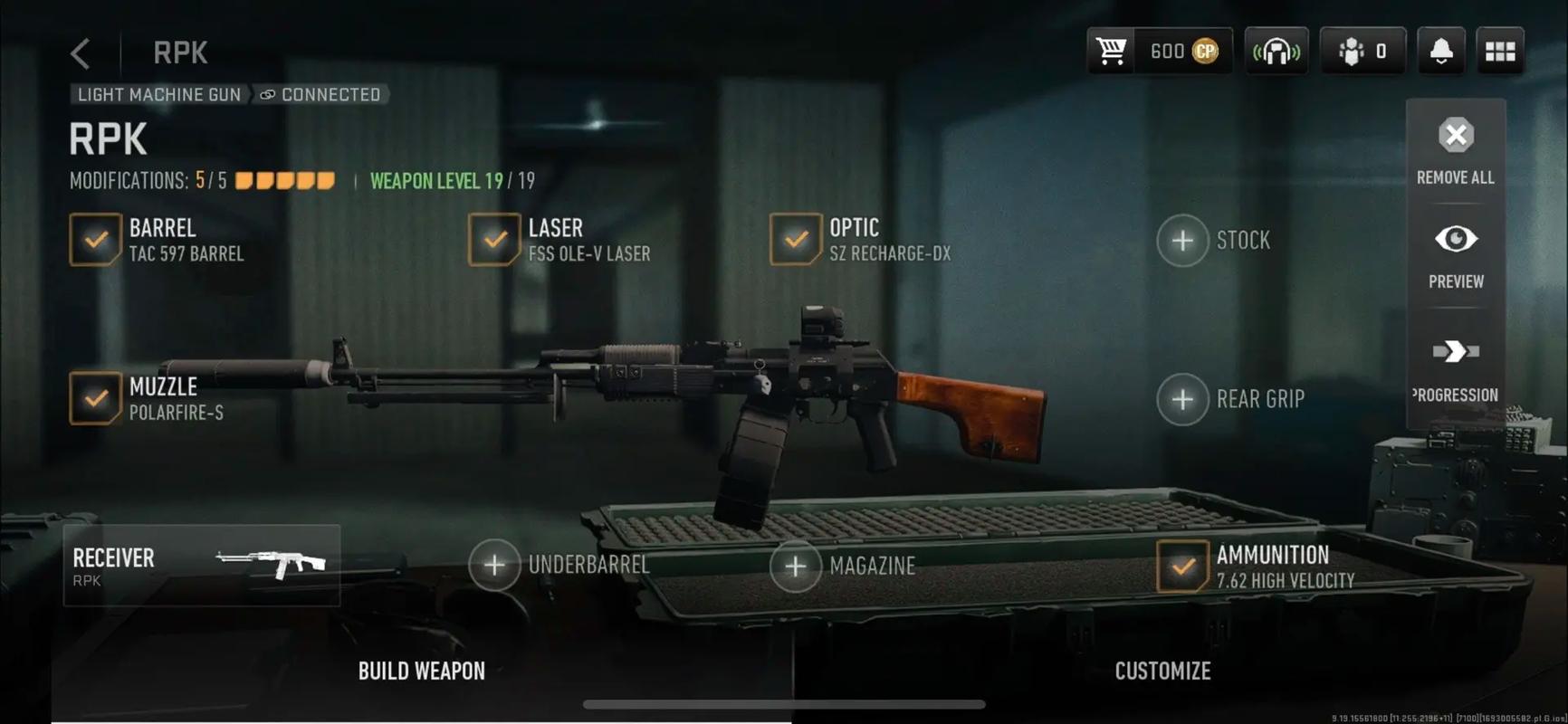Open the RPK Receiver selector
1568x724 pixels.
pyautogui.click(x=201, y=566)
